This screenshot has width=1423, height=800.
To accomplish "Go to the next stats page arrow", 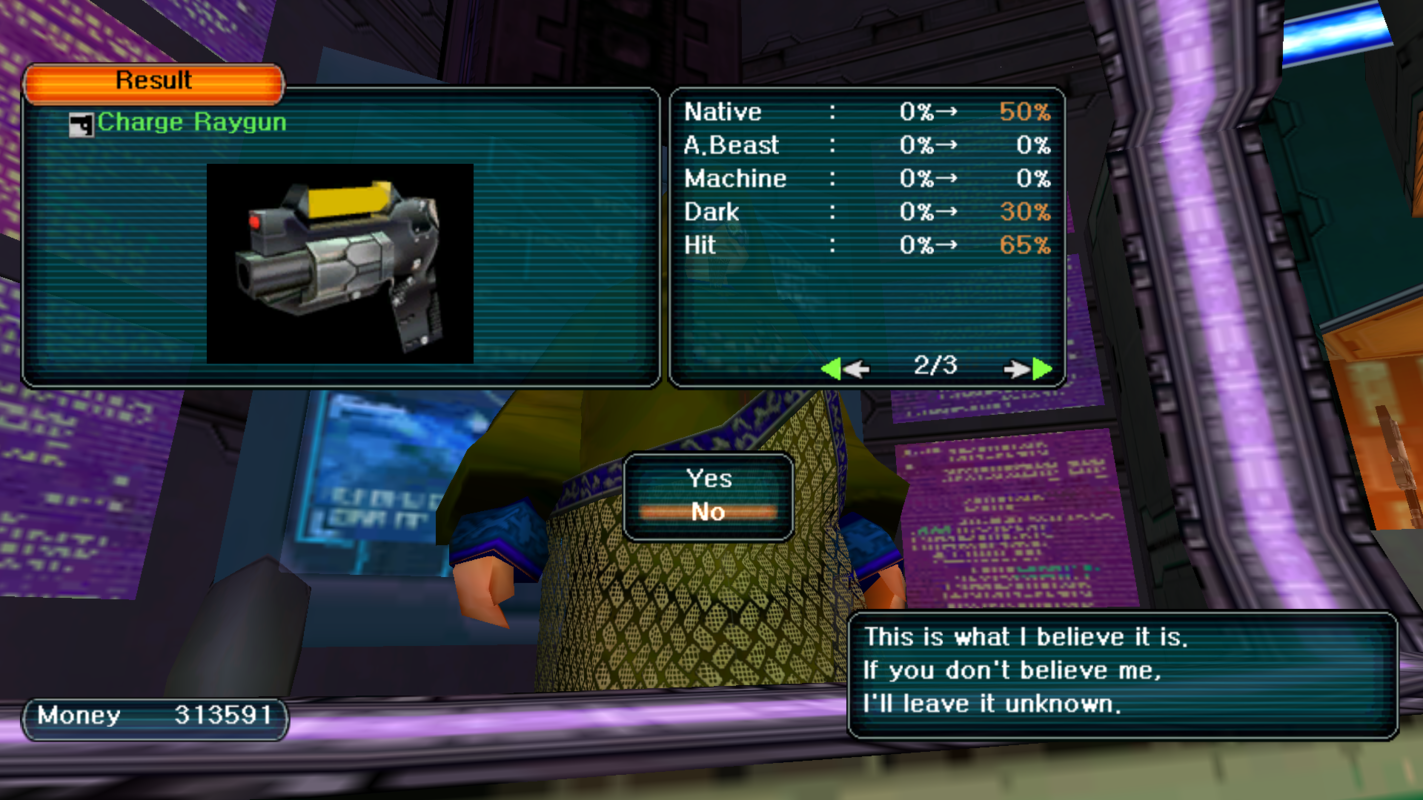I will (x=1030, y=369).
